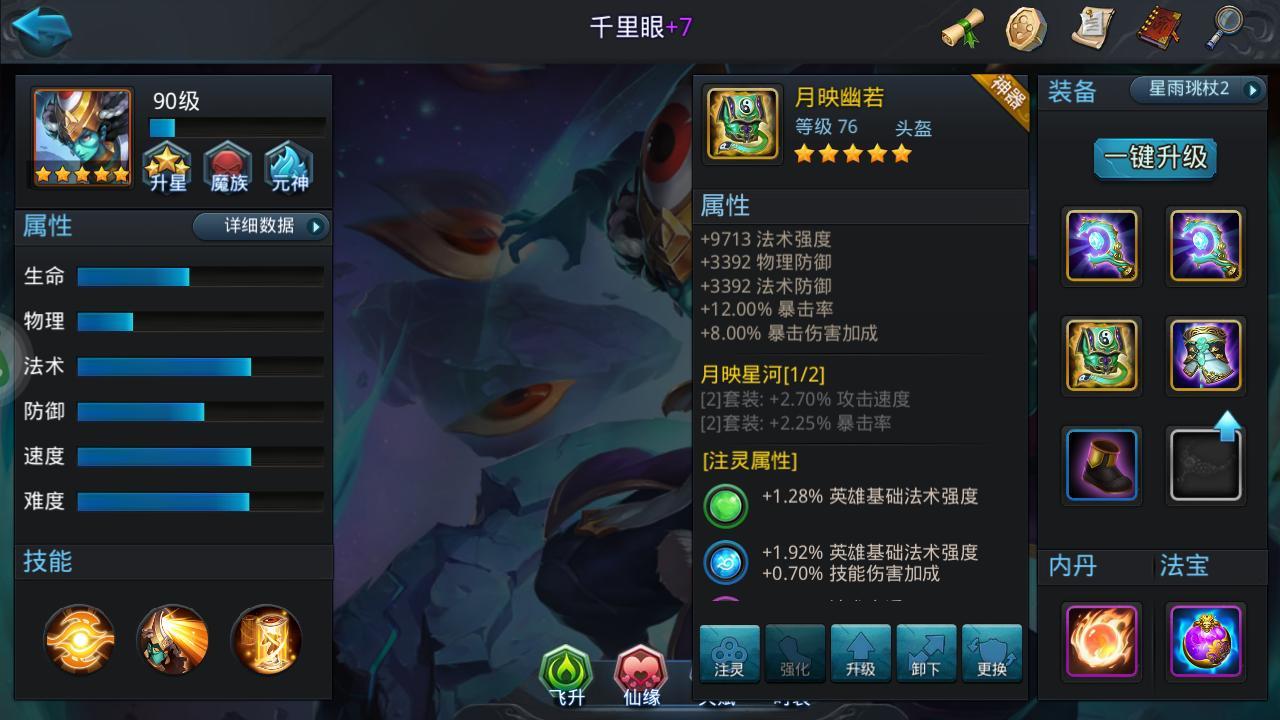Click the hero experience progress bar
The width and height of the screenshot is (1280, 720).
[x=237, y=128]
